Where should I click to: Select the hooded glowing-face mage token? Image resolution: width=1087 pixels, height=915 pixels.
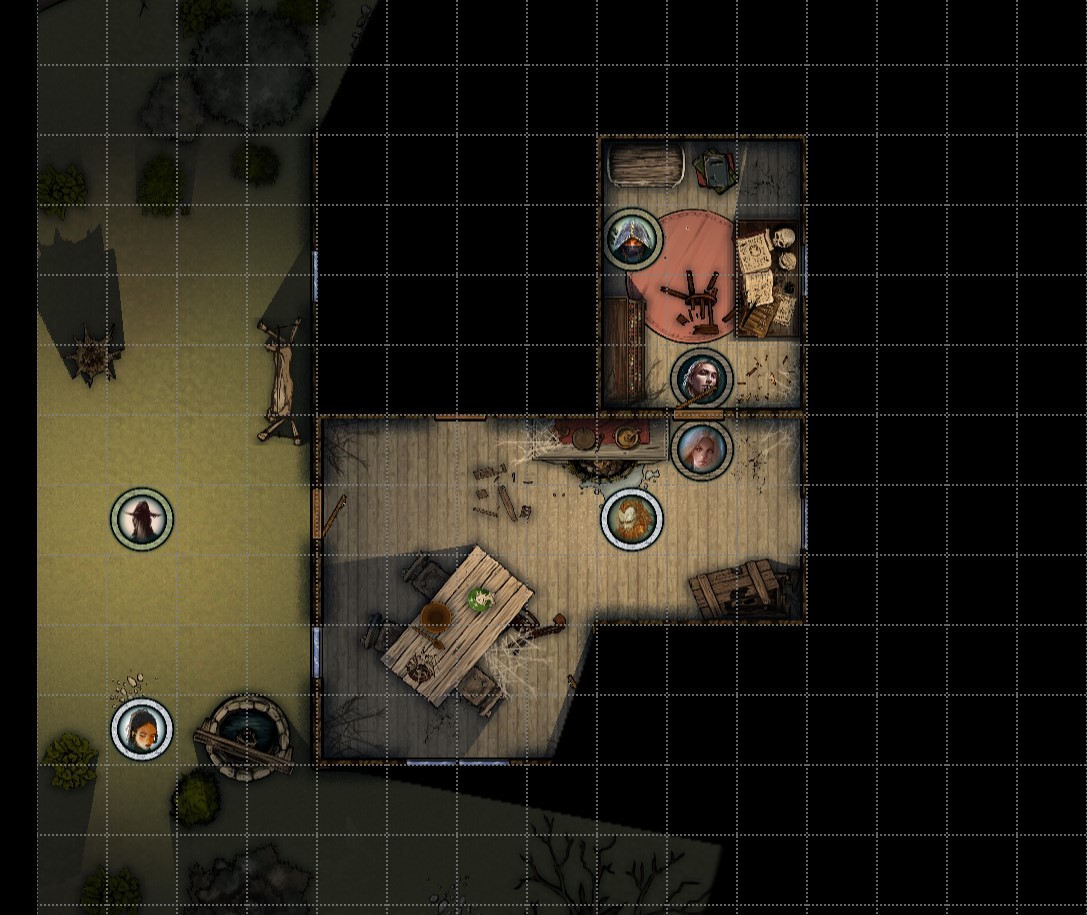633,239
